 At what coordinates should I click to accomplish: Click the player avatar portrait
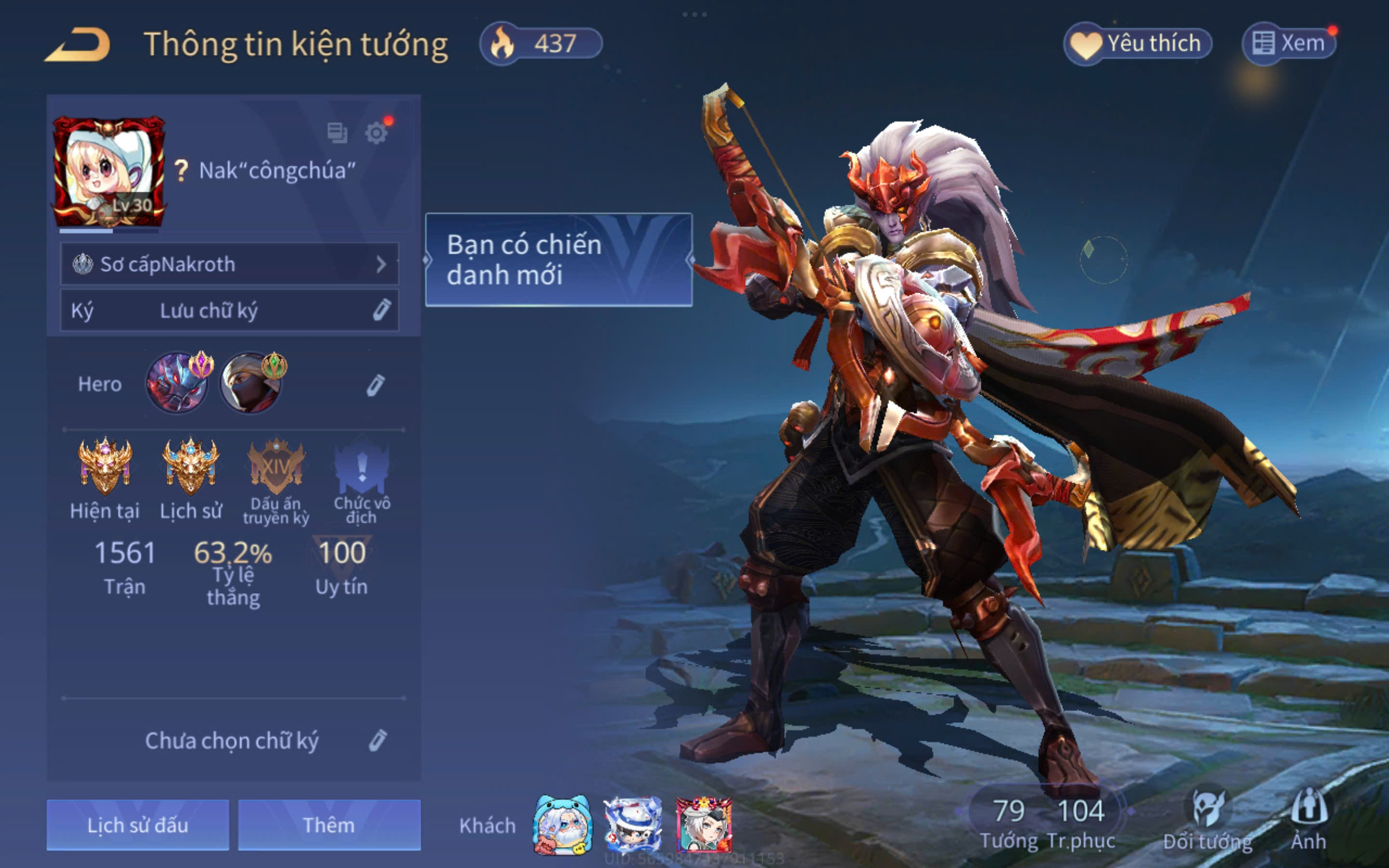click(109, 171)
